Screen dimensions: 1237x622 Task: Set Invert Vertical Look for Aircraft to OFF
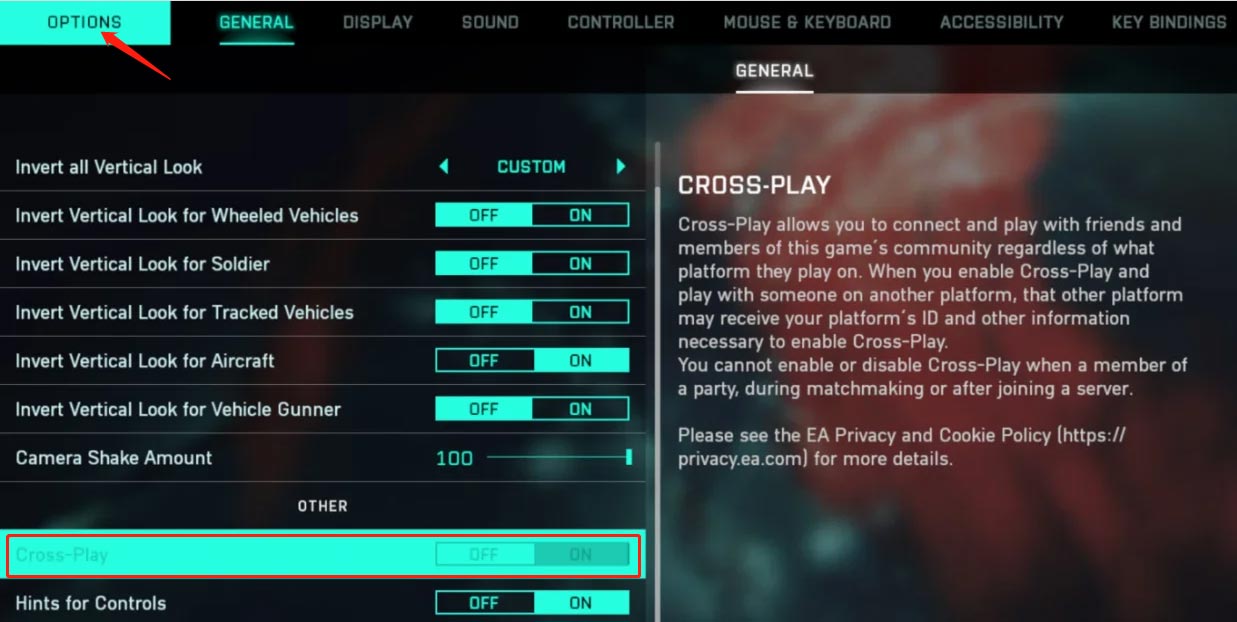coord(484,361)
